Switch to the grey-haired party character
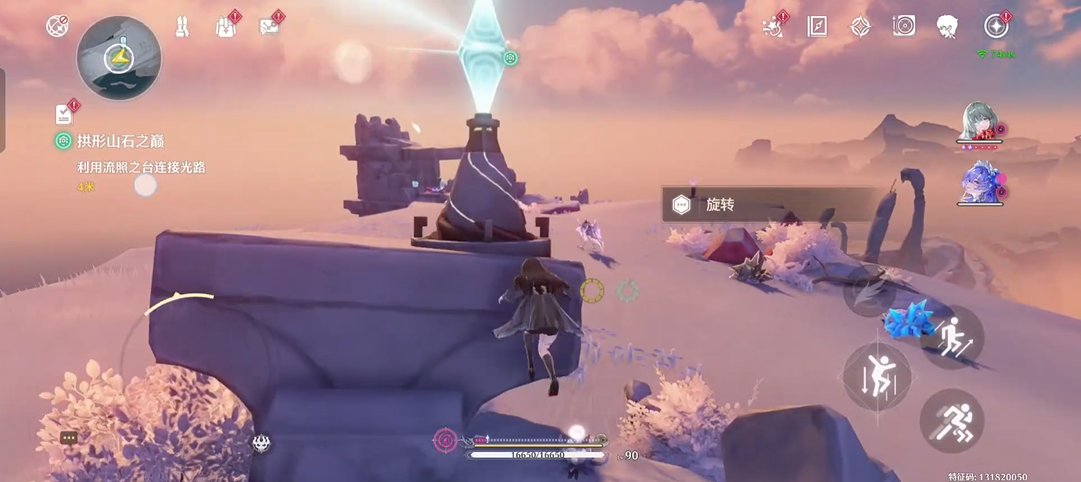1081x482 pixels. point(979,124)
